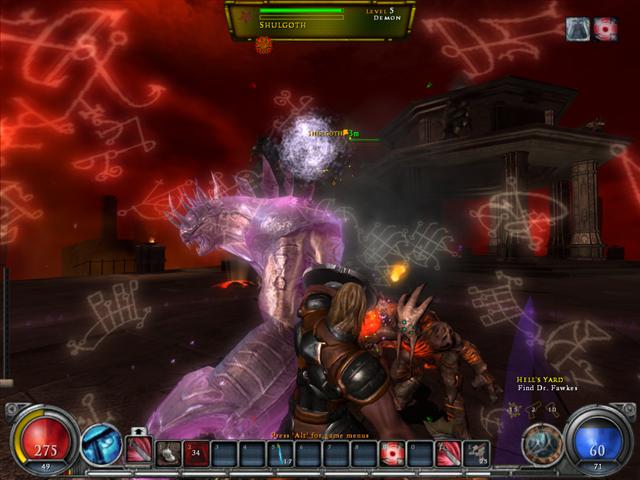
Task: Select the hotbar slot showing 34
Action: 197,454
